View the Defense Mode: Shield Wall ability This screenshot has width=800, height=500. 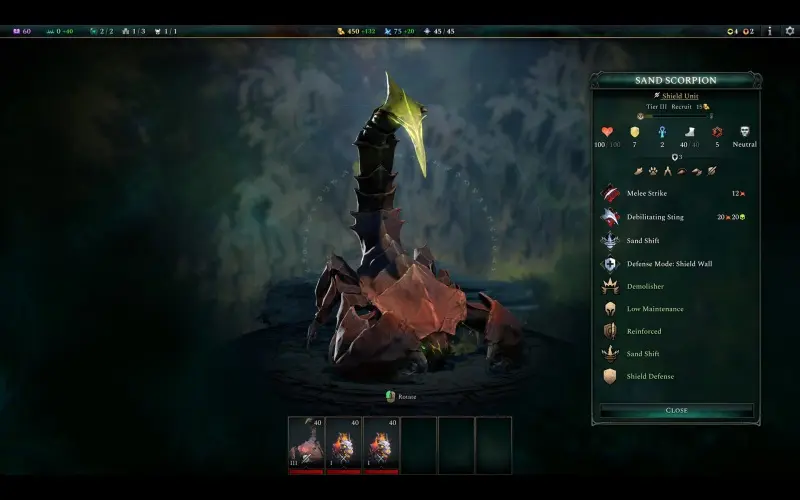pyautogui.click(x=669, y=264)
